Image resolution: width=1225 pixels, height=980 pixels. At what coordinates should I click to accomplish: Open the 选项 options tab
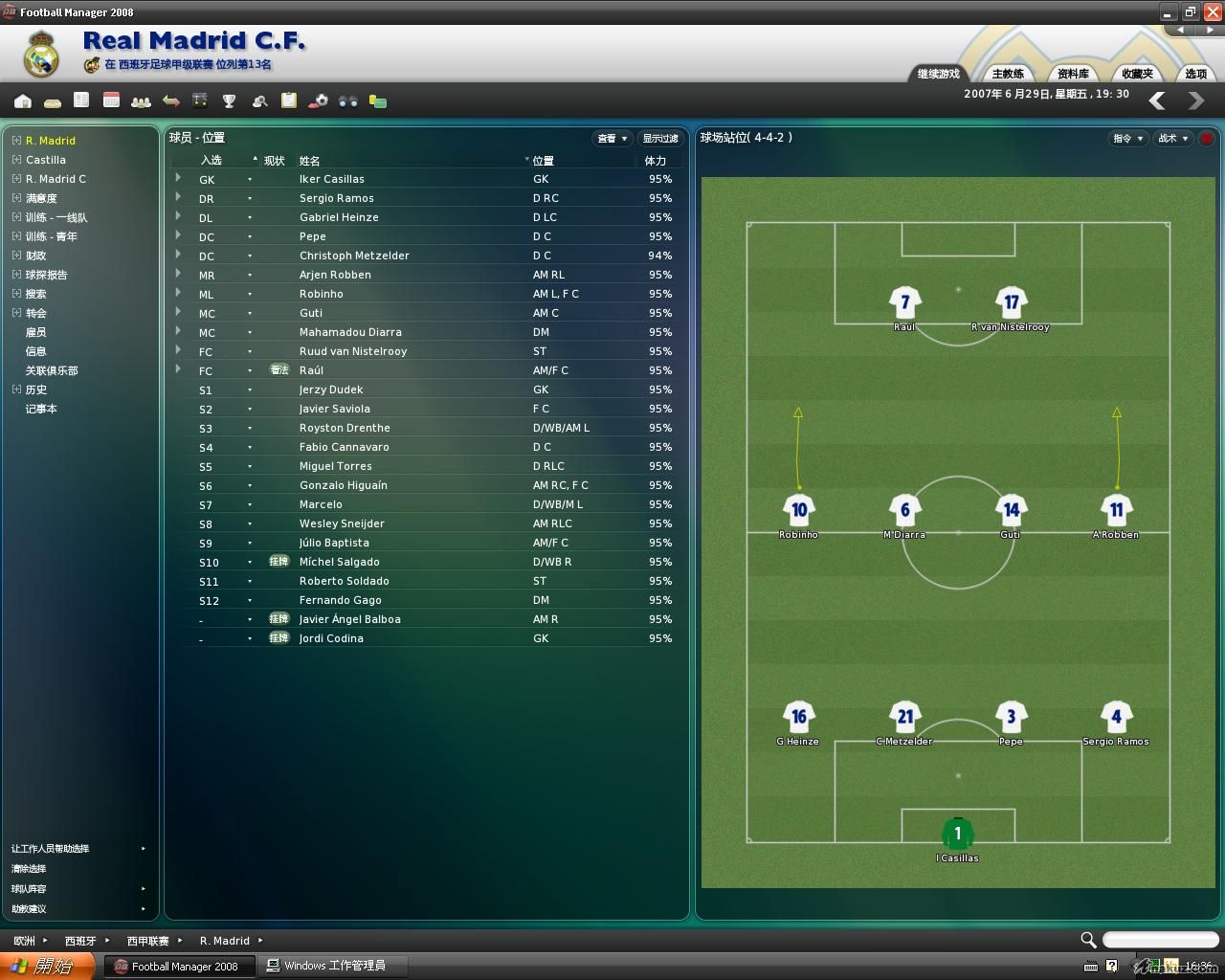(1195, 74)
